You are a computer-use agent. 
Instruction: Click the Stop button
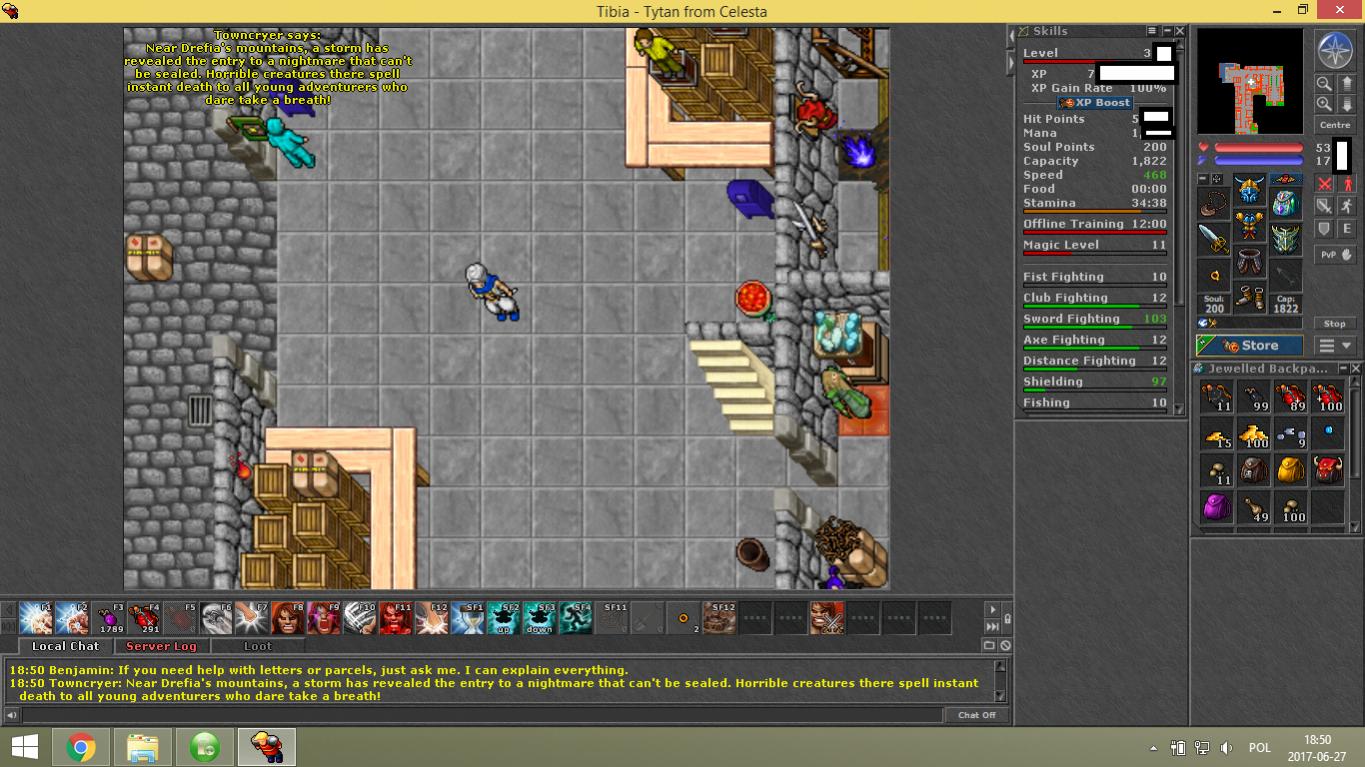point(1334,324)
